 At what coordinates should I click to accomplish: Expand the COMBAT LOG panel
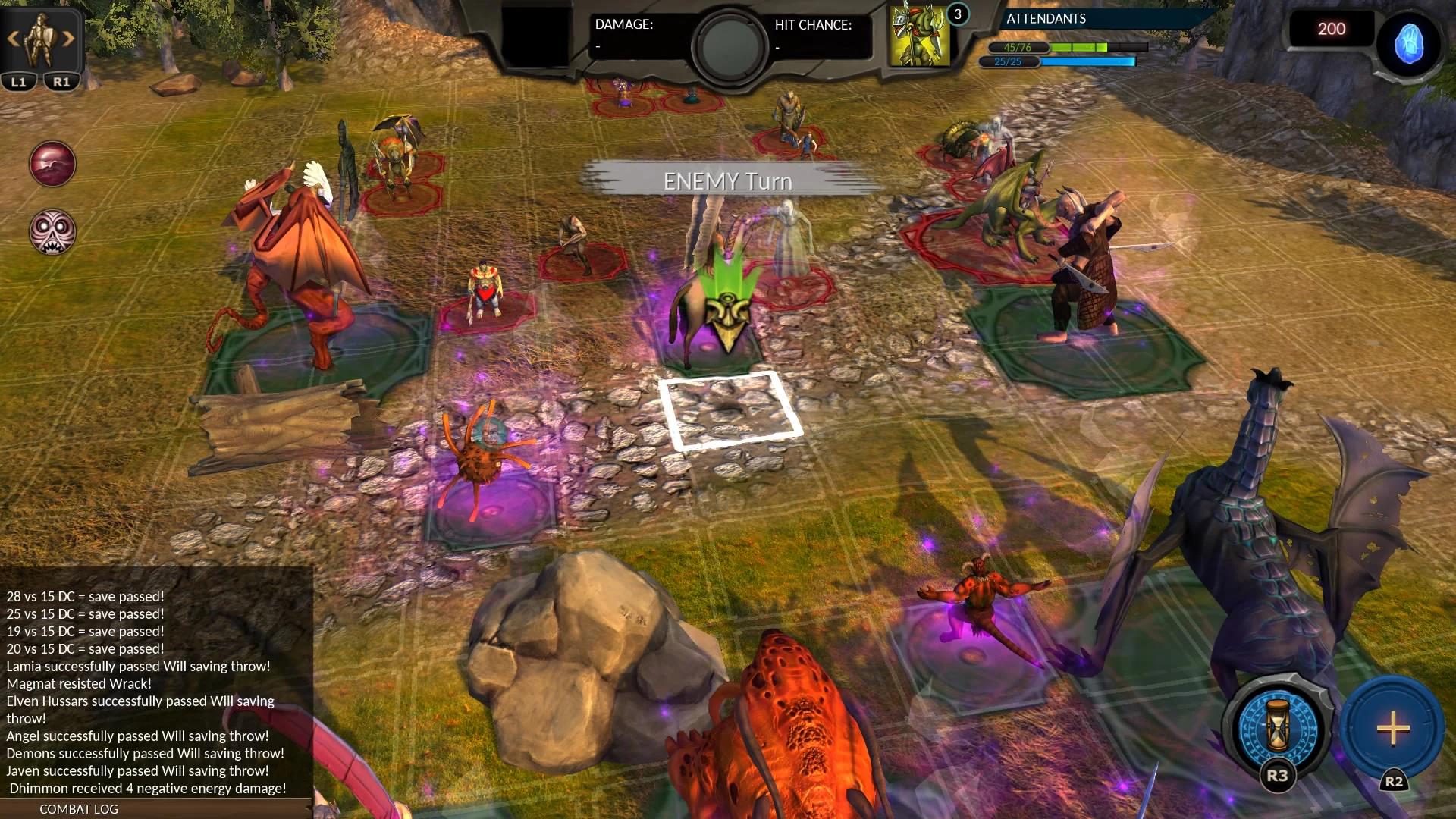pyautogui.click(x=78, y=809)
